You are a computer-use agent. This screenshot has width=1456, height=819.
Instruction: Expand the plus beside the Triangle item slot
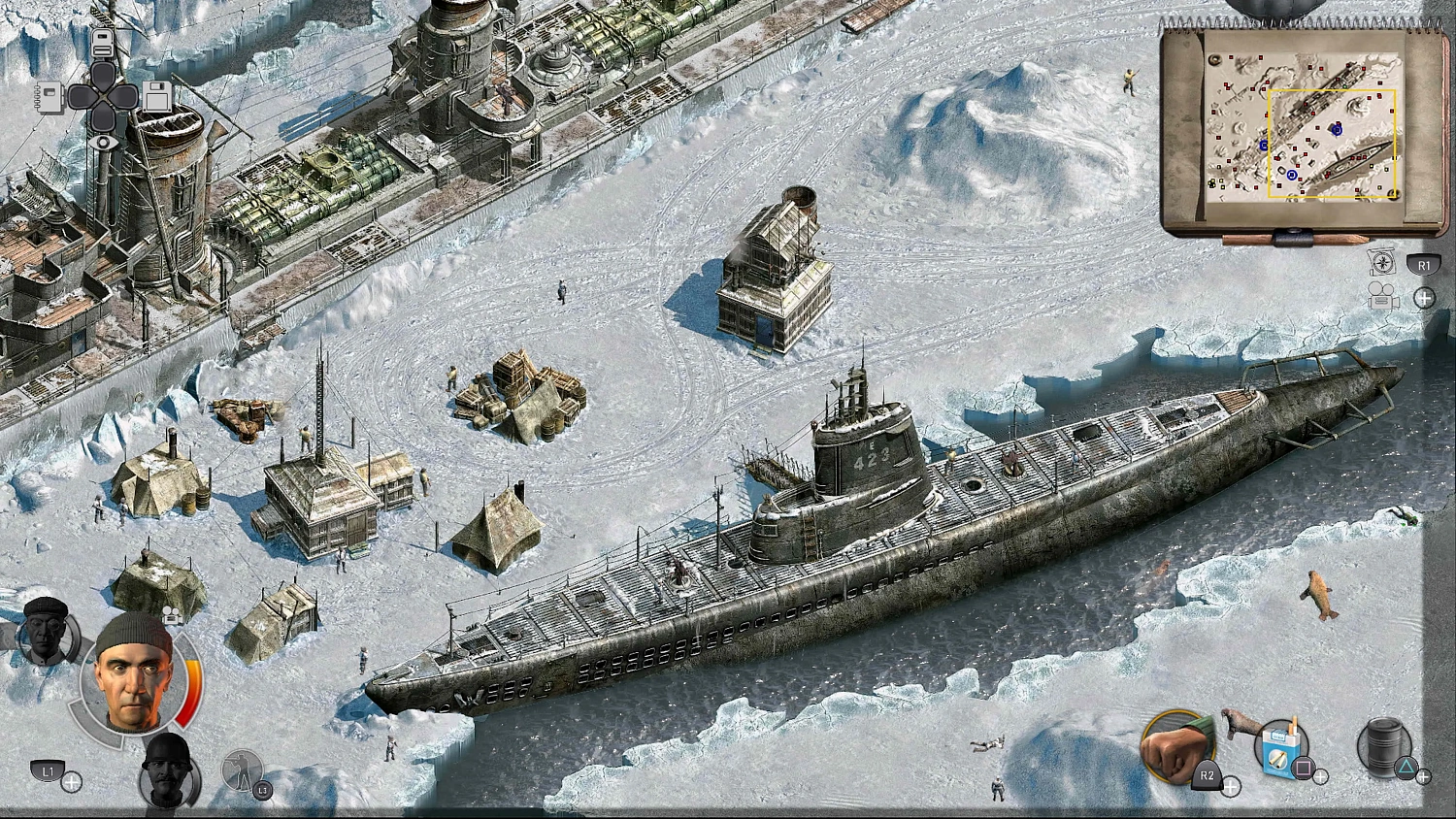(1423, 776)
